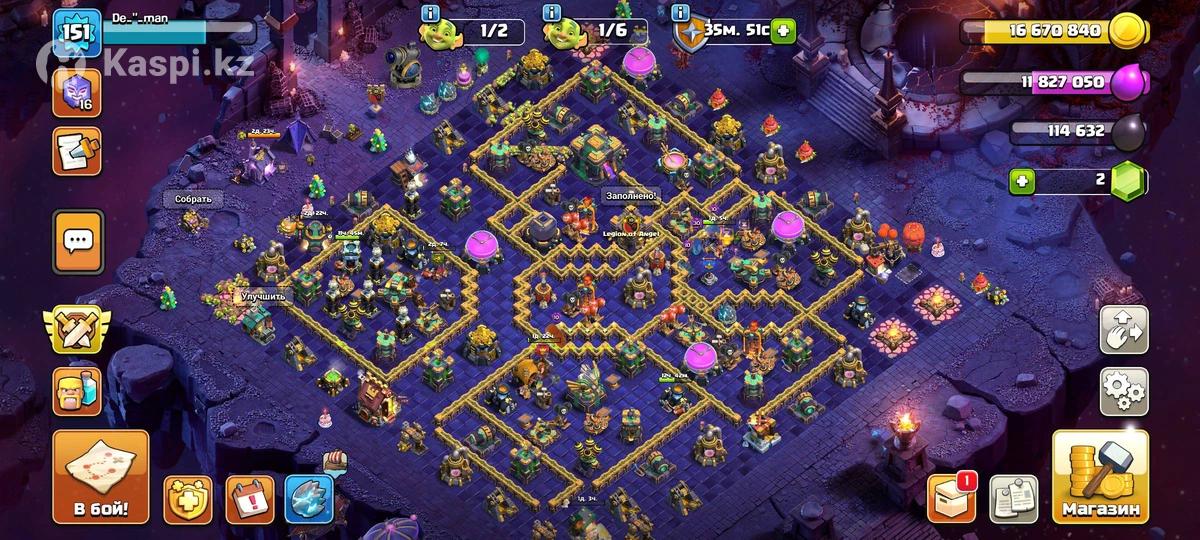Screen dimensions: 1200x540
Task: Show info for the 1/6 builders counter
Action: pyautogui.click(x=550, y=13)
